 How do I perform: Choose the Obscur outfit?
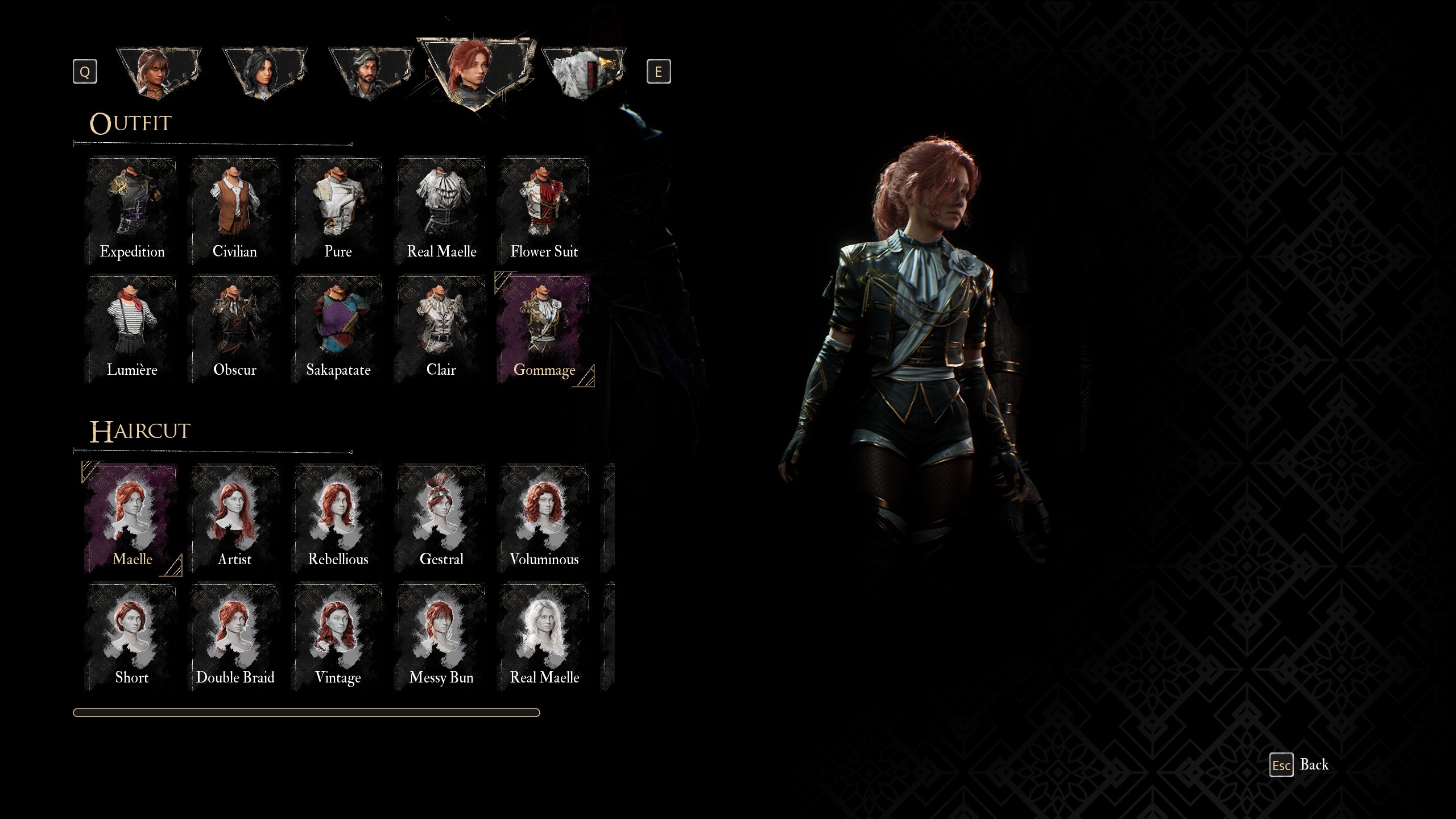(x=235, y=329)
